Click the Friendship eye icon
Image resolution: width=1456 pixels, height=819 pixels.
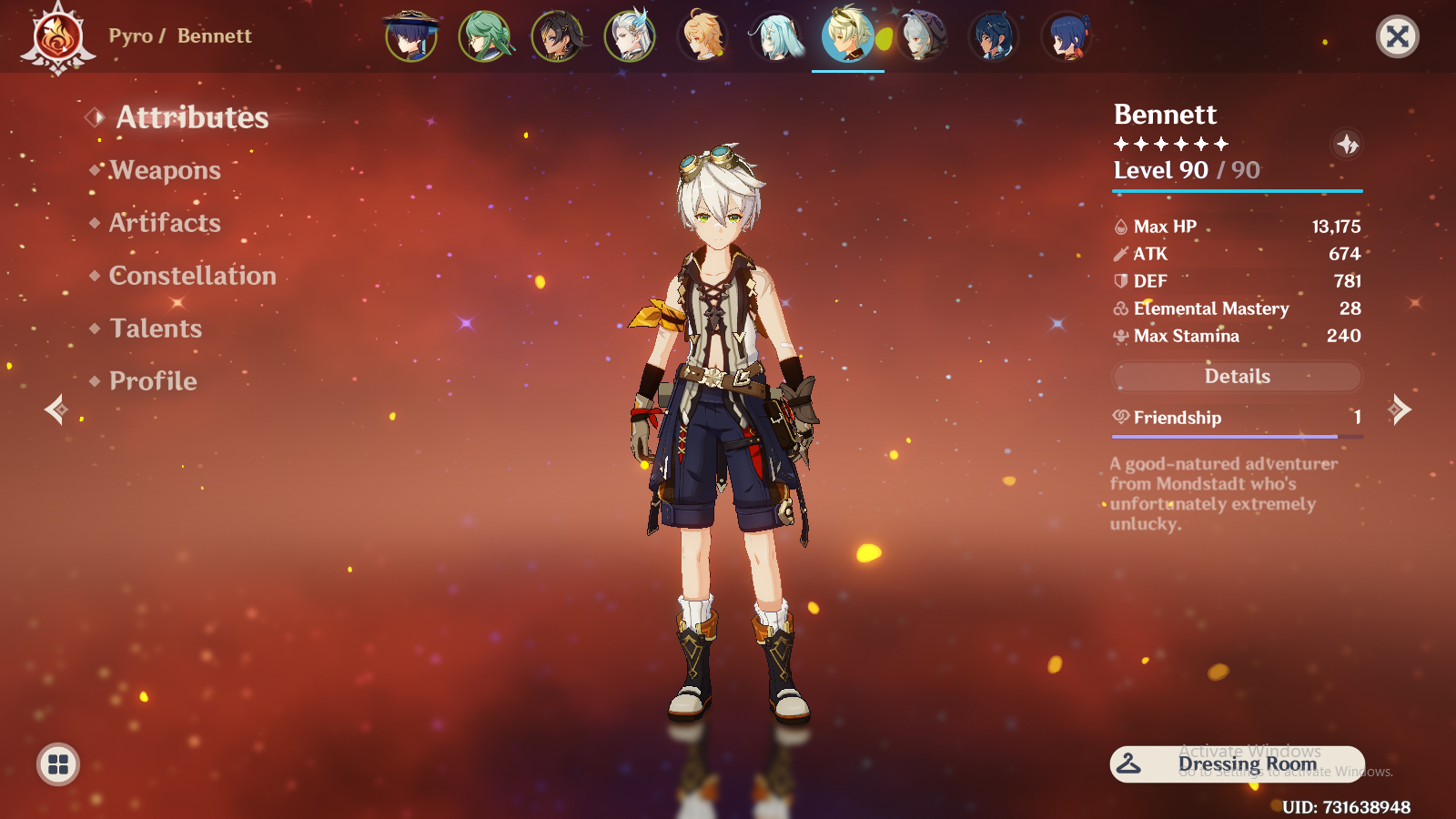pos(1120,417)
